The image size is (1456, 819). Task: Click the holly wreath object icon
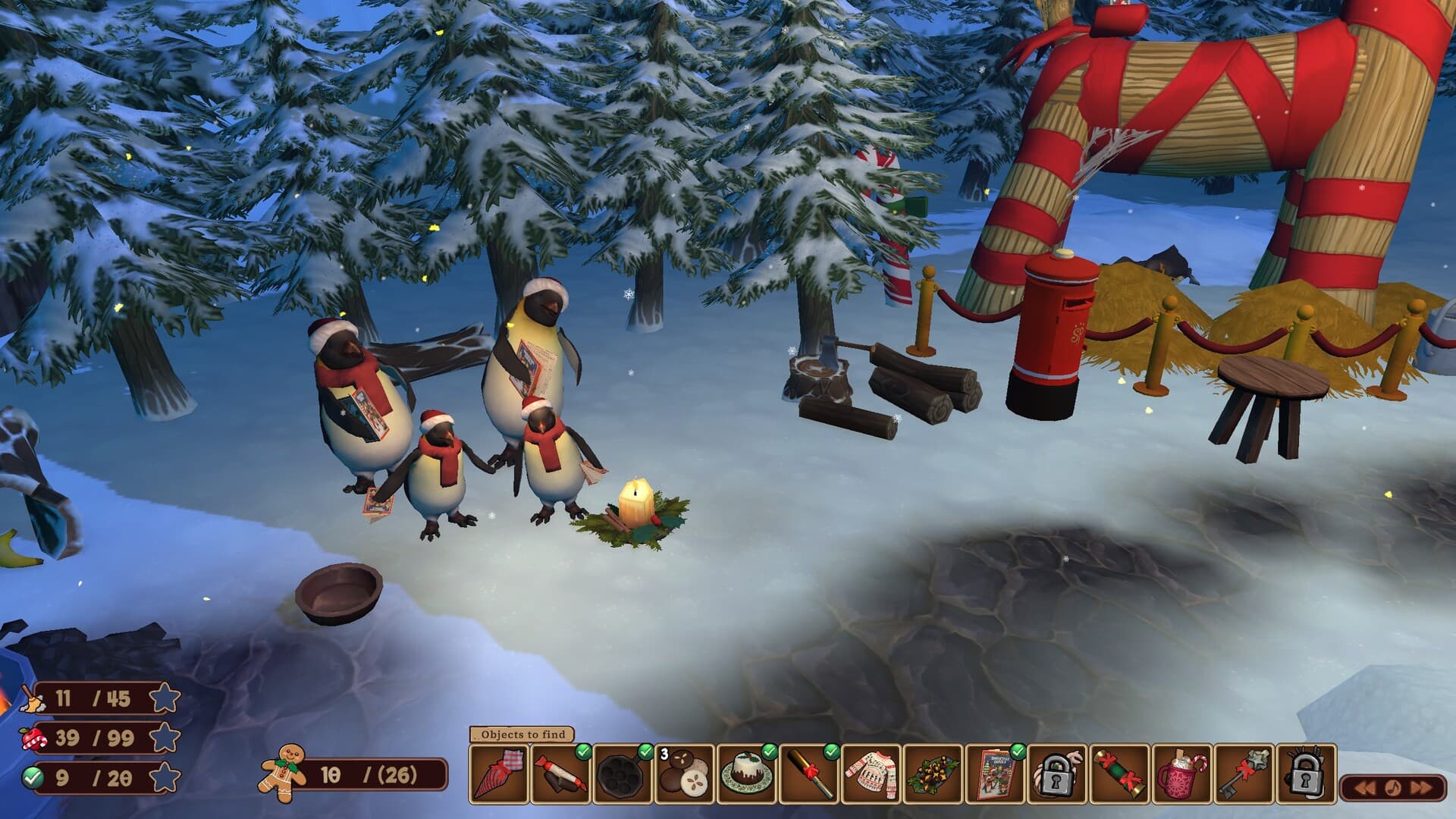pos(933,775)
